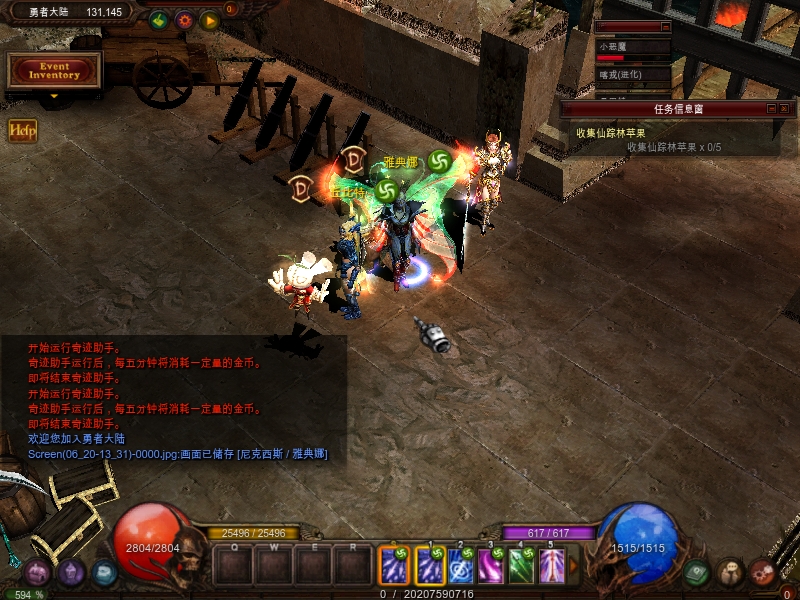
Task: Click the Help button
Action: pyautogui.click(x=22, y=129)
